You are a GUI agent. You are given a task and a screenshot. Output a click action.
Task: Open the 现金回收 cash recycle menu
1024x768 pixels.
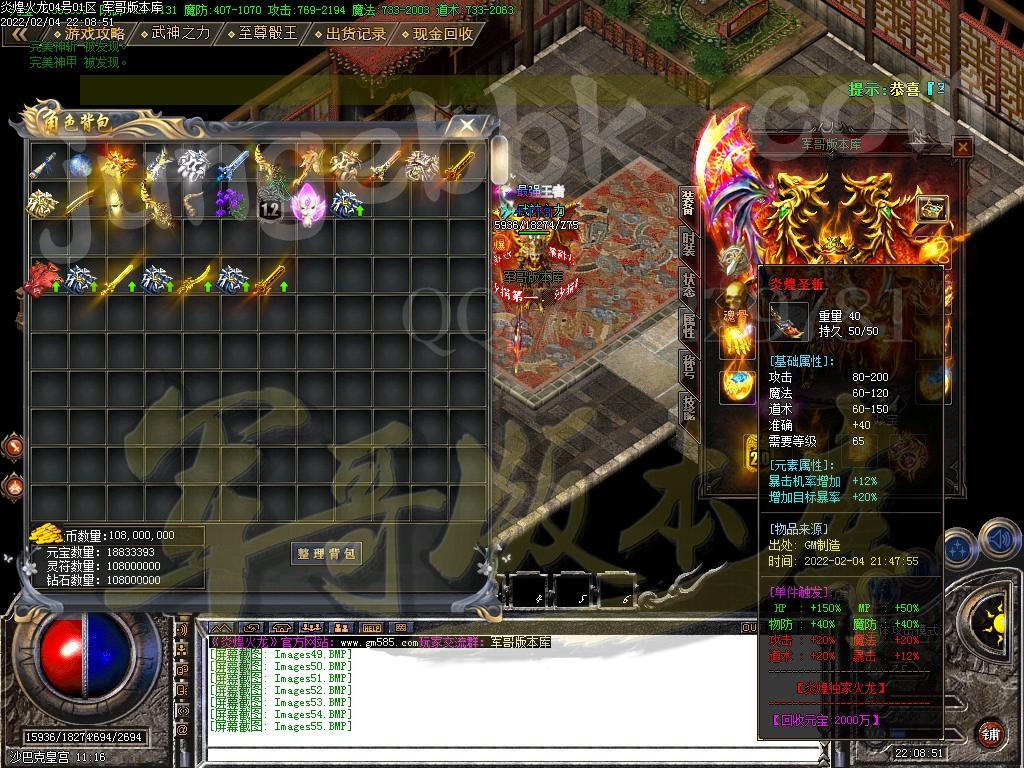[437, 33]
